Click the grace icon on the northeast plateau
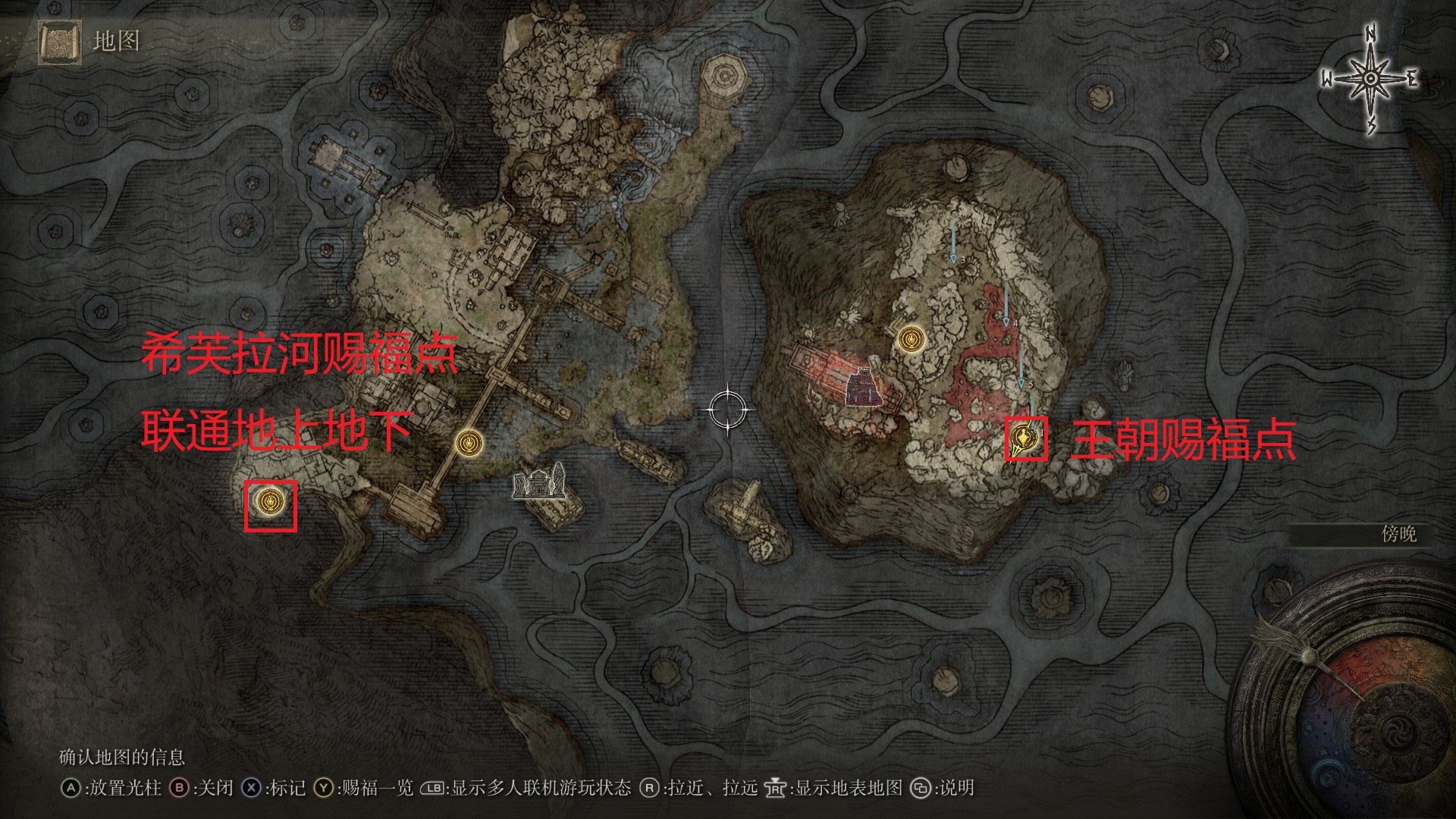Image resolution: width=1456 pixels, height=819 pixels. pyautogui.click(x=910, y=340)
